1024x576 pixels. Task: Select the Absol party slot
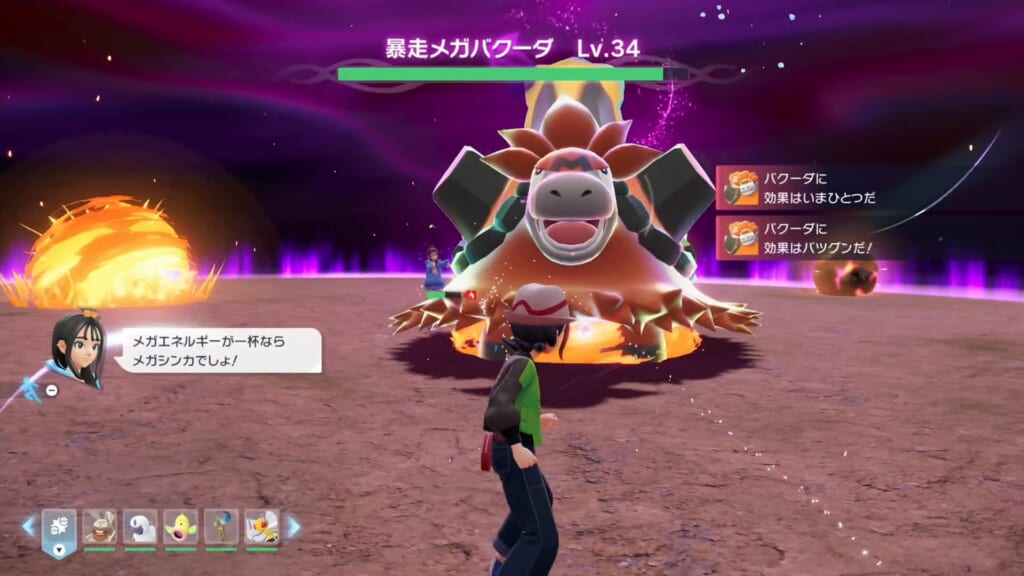click(x=140, y=526)
